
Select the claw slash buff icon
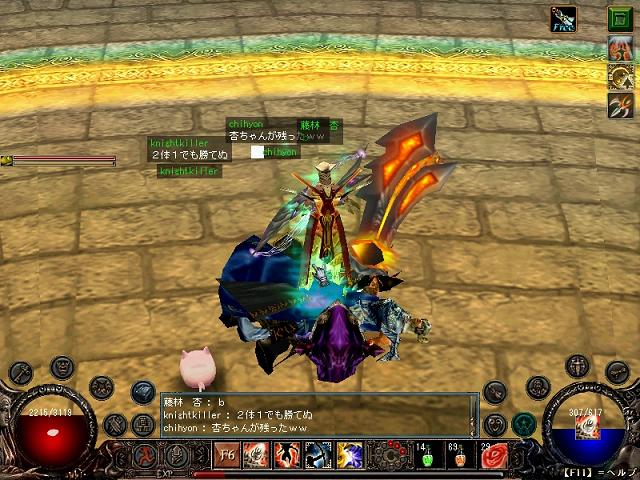(619, 104)
